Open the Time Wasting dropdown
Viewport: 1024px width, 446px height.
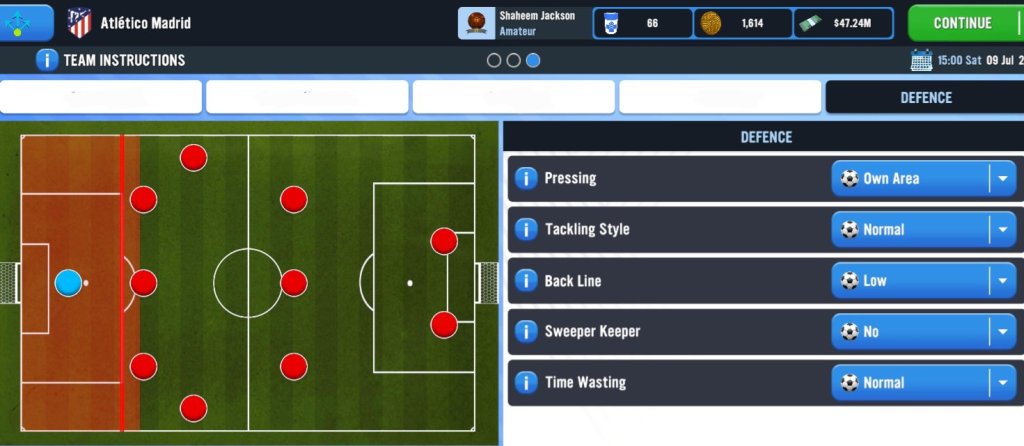923,383
